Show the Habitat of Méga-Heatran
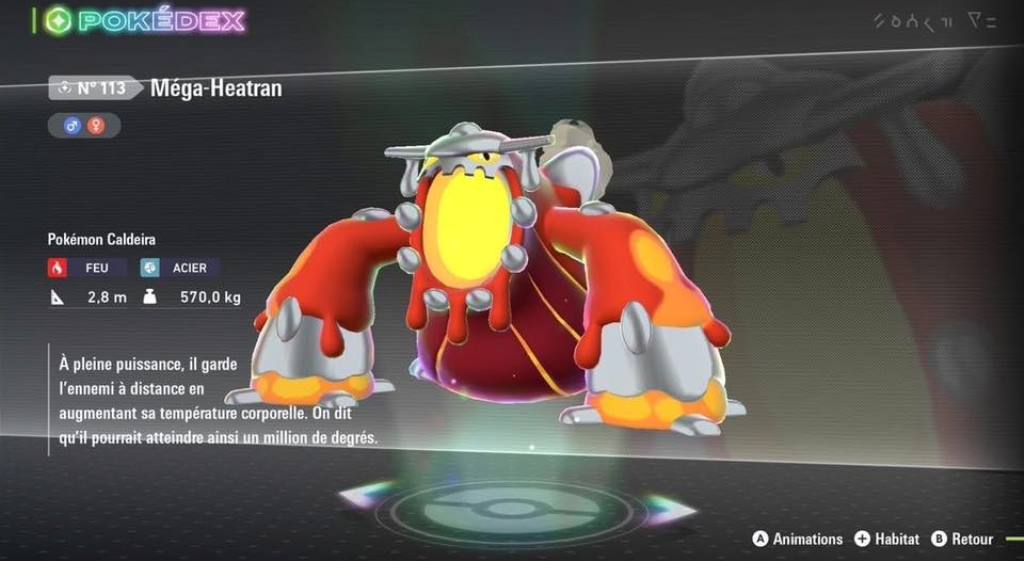 [x=886, y=539]
